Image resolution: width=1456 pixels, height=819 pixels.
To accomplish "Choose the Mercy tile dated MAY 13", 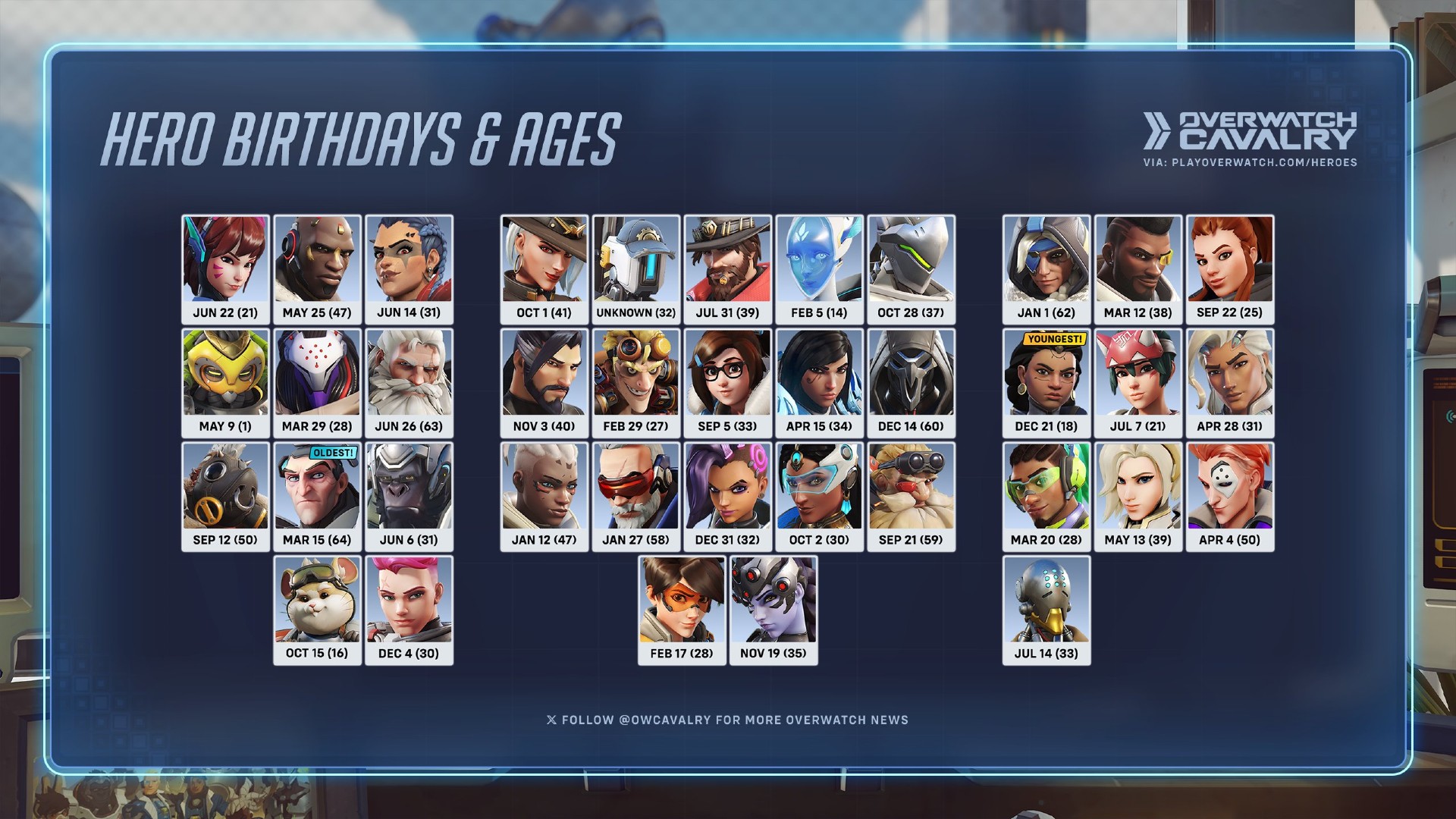I will pos(1138,497).
